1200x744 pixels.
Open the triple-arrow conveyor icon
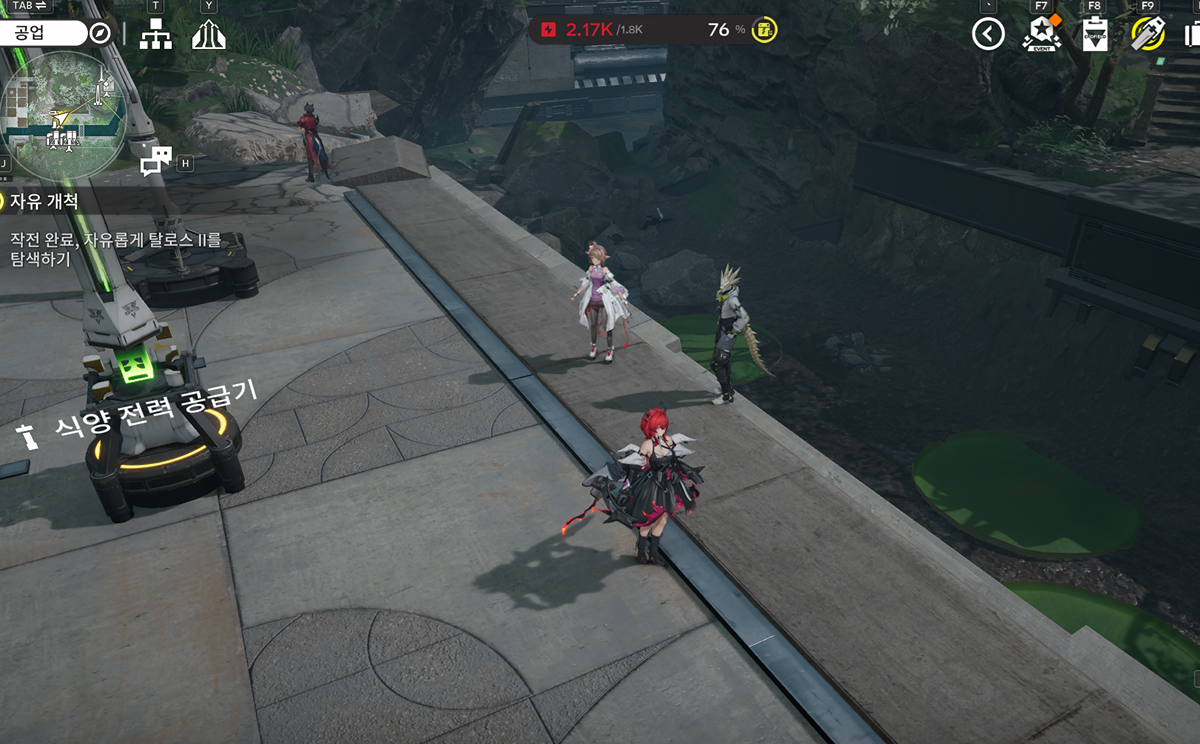coord(208,34)
